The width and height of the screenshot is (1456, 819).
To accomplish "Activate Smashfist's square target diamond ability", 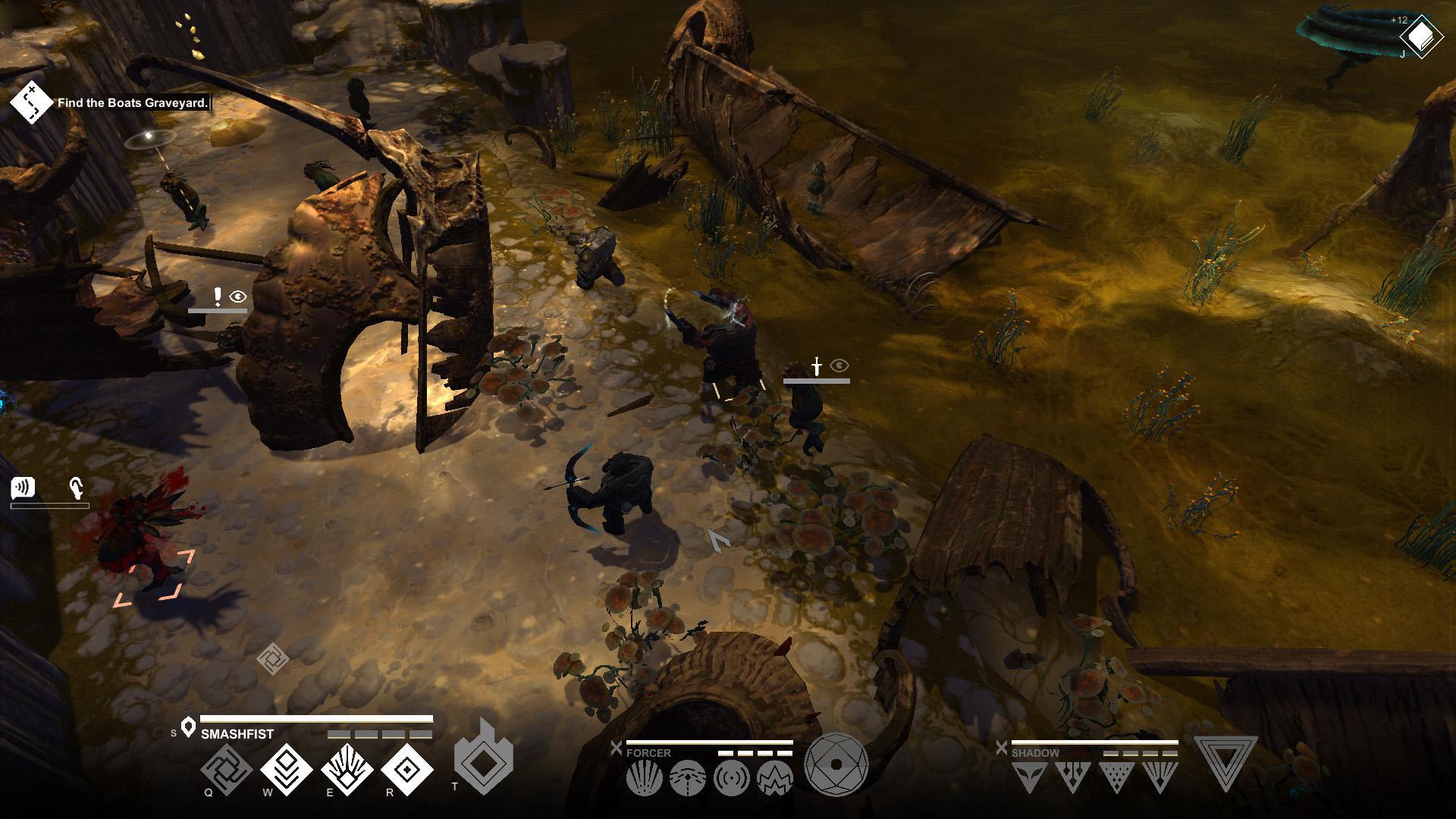I will click(407, 770).
